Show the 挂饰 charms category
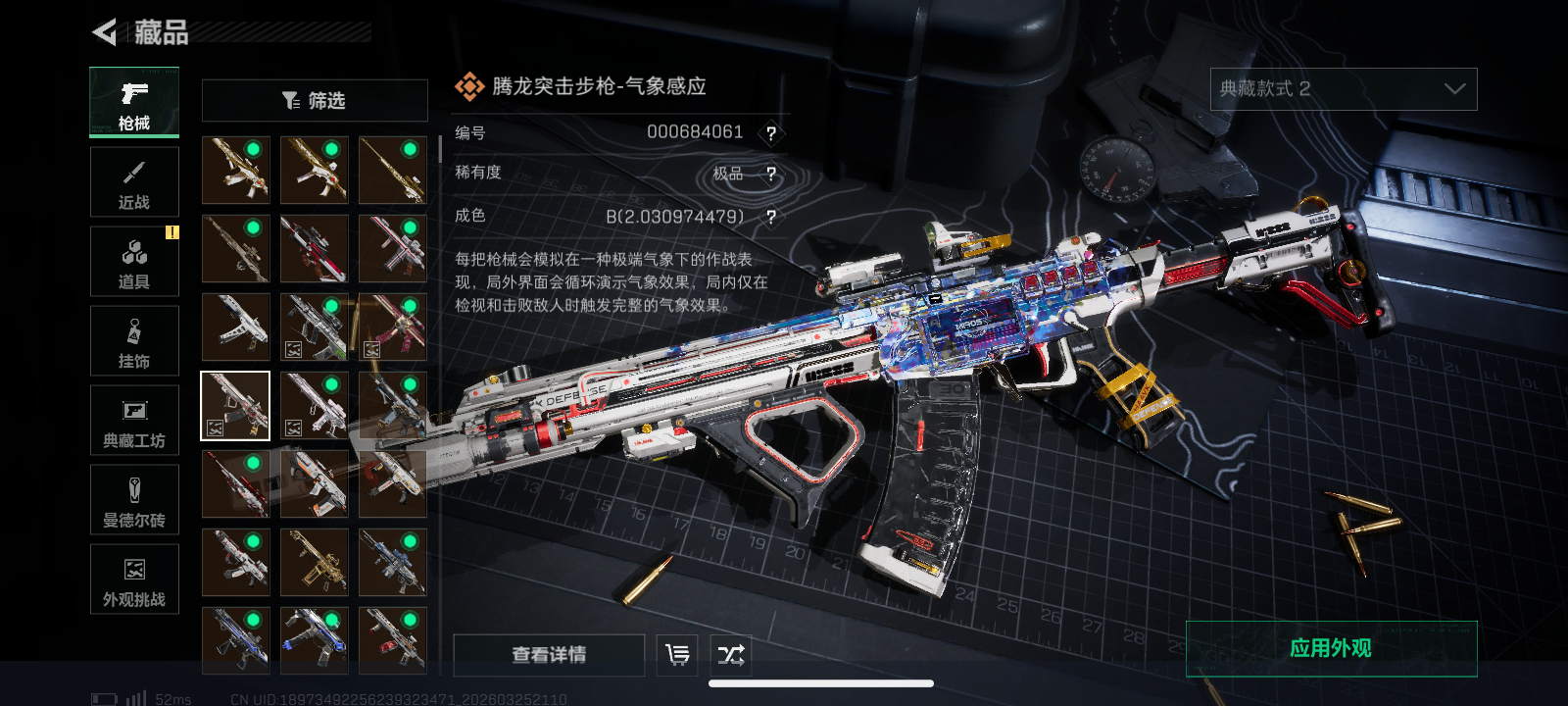Viewport: 1568px width, 706px height. 134,341
